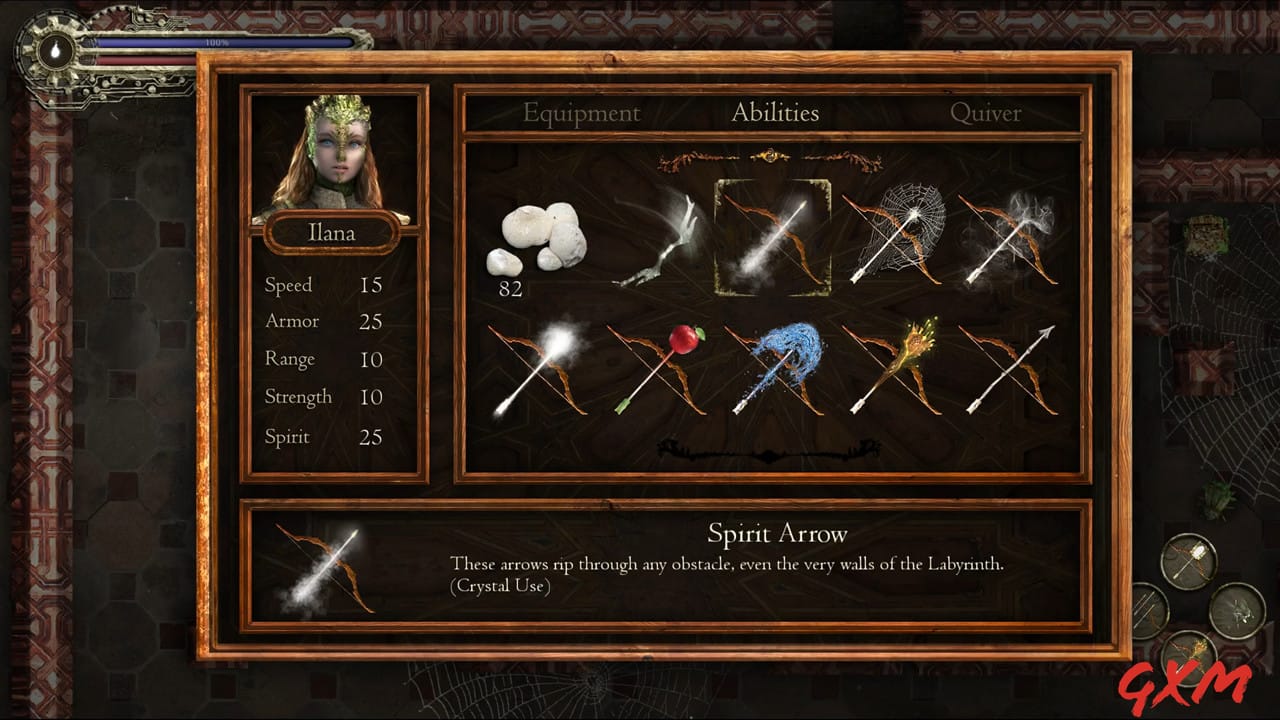This screenshot has height=720, width=1280.
Task: Open the Quiver tab
Action: (x=985, y=113)
